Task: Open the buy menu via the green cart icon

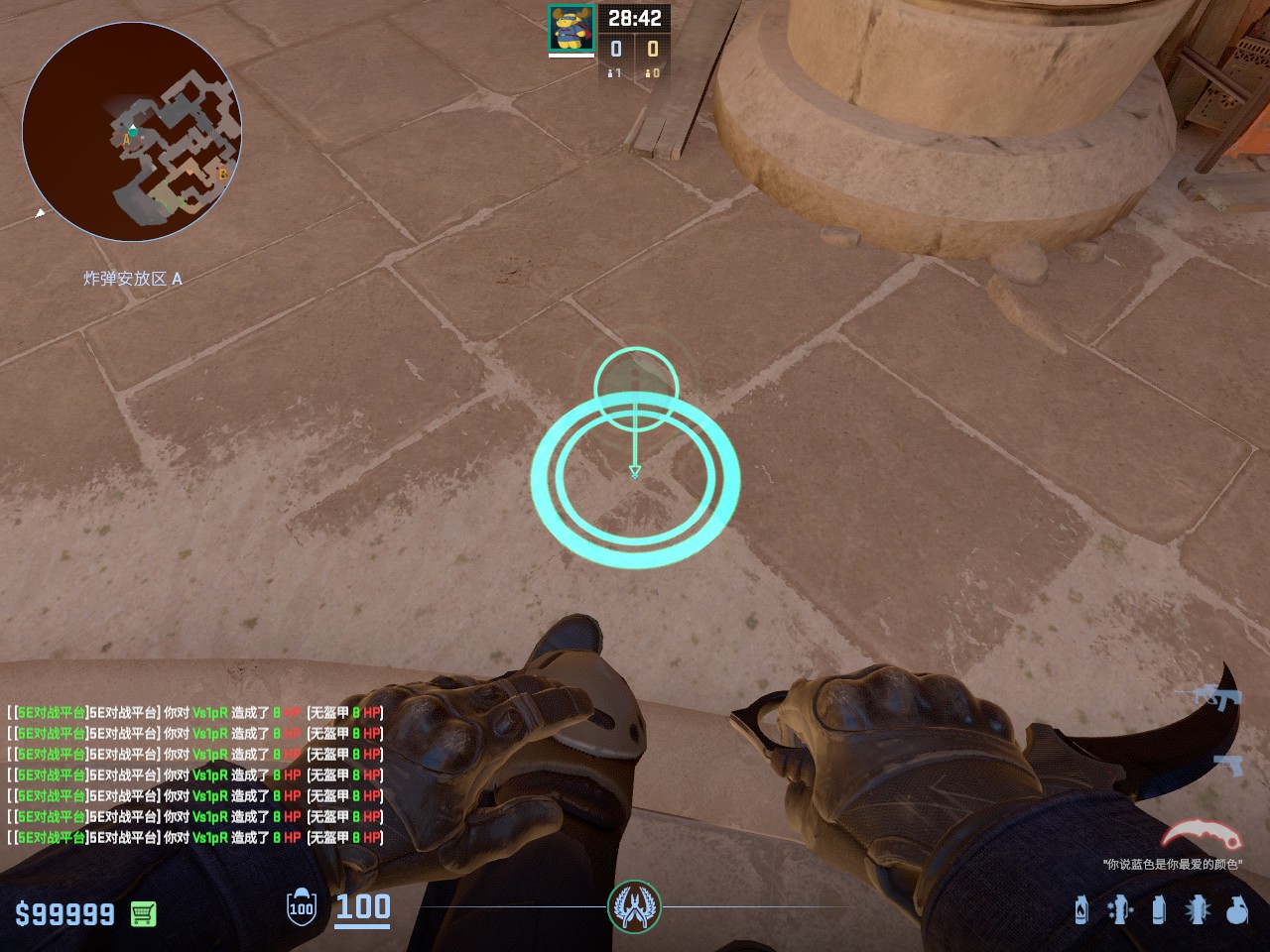Action: [144, 913]
